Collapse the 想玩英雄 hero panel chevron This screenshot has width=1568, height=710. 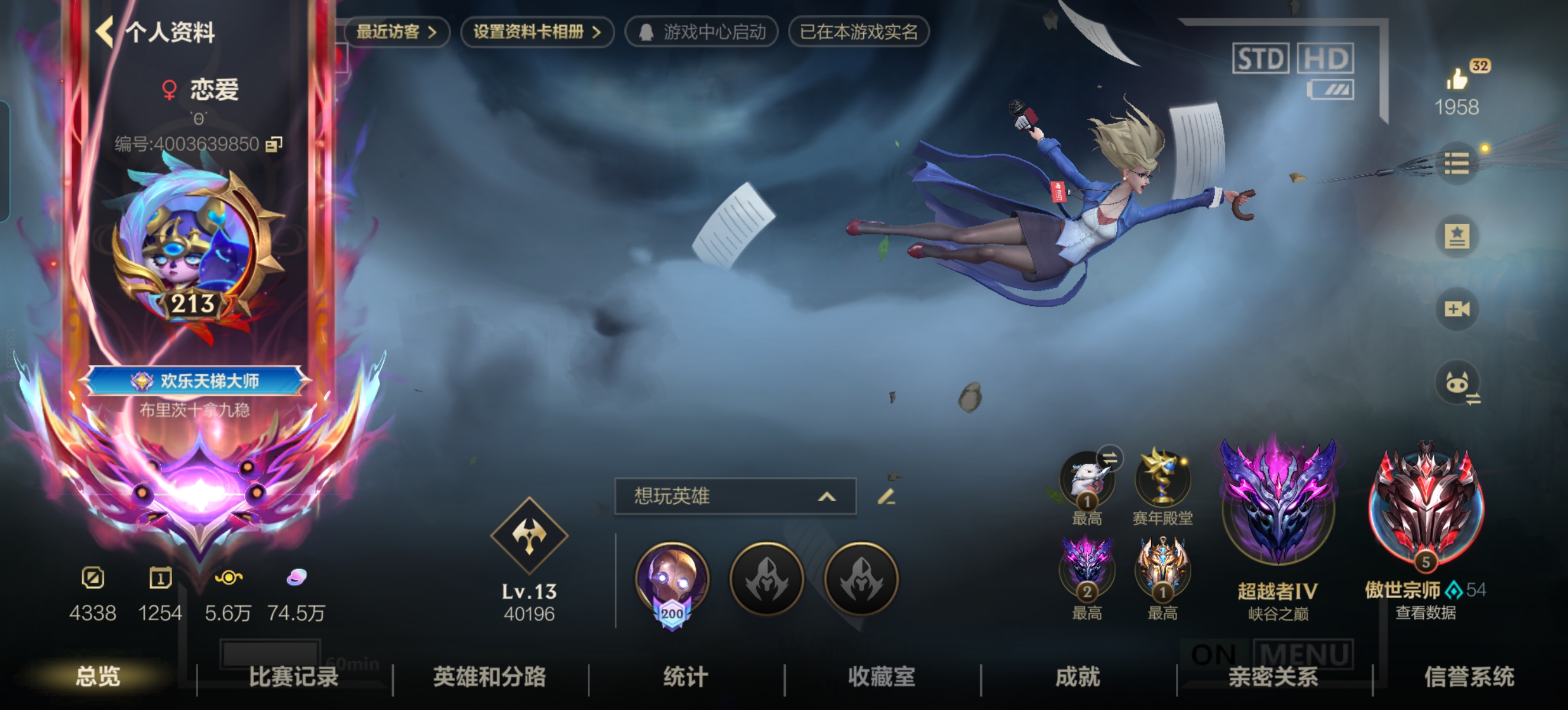[x=826, y=496]
